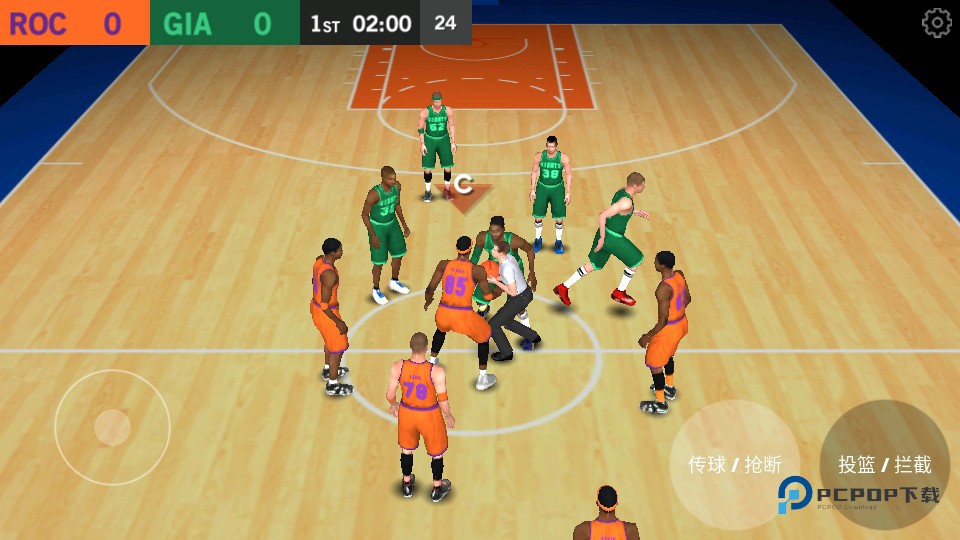The image size is (960, 540).
Task: Open the gear settings menu
Action: click(936, 23)
